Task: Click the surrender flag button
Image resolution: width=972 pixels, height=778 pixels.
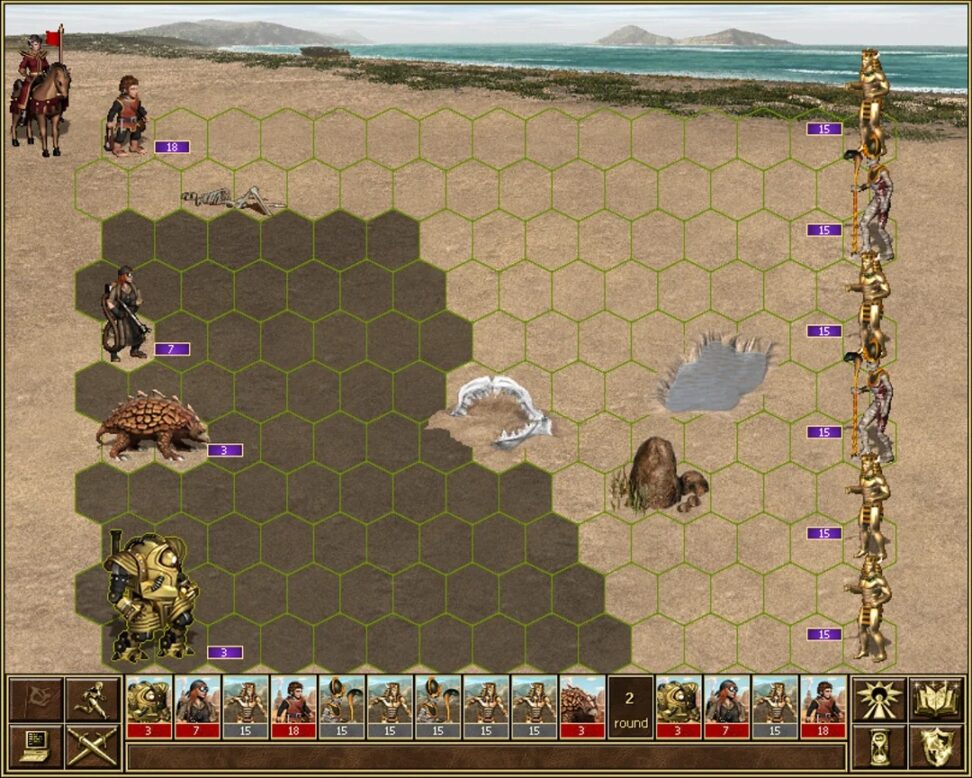Action: click(x=36, y=699)
